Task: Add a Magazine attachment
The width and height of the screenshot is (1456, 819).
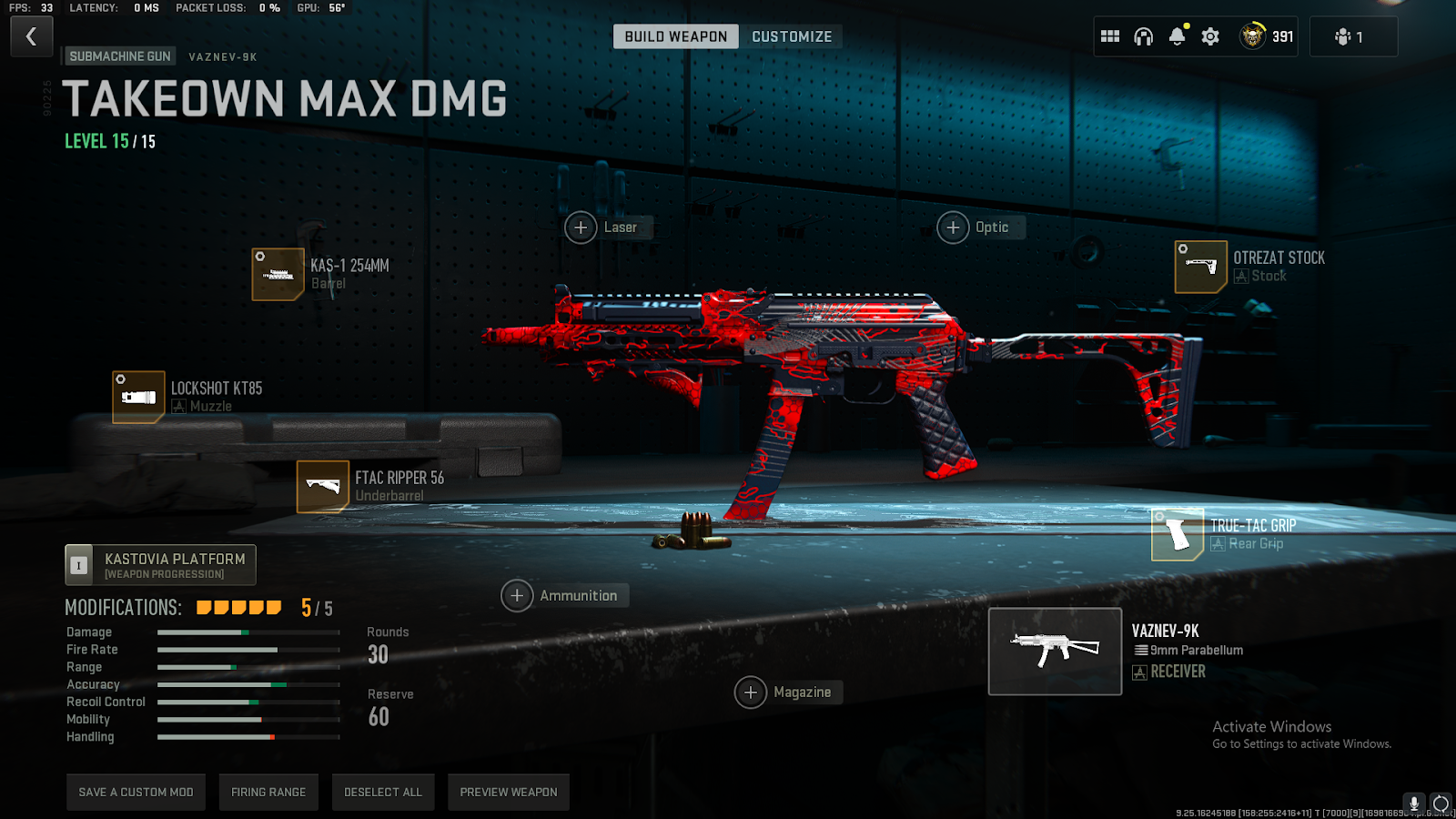Action: [x=751, y=693]
